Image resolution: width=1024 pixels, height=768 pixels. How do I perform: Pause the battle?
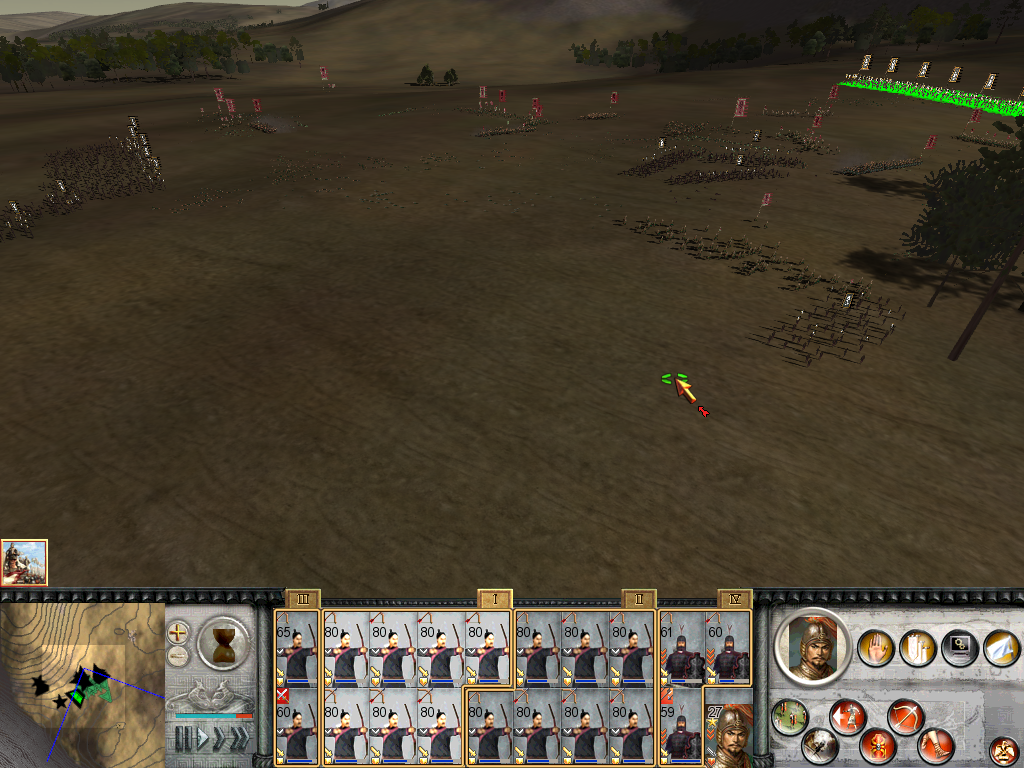click(x=183, y=739)
